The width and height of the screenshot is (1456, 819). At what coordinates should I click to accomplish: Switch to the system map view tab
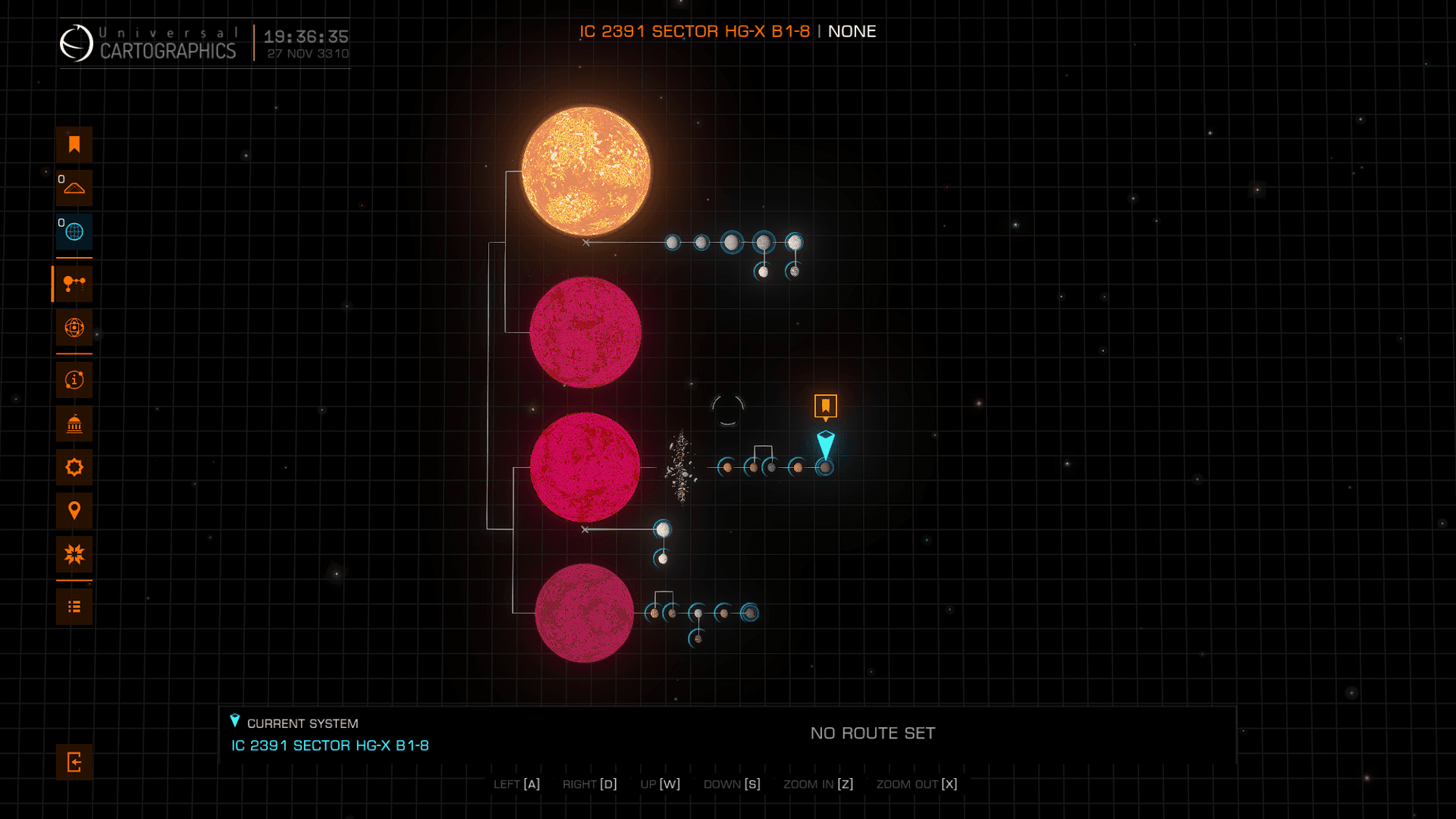coord(74,284)
